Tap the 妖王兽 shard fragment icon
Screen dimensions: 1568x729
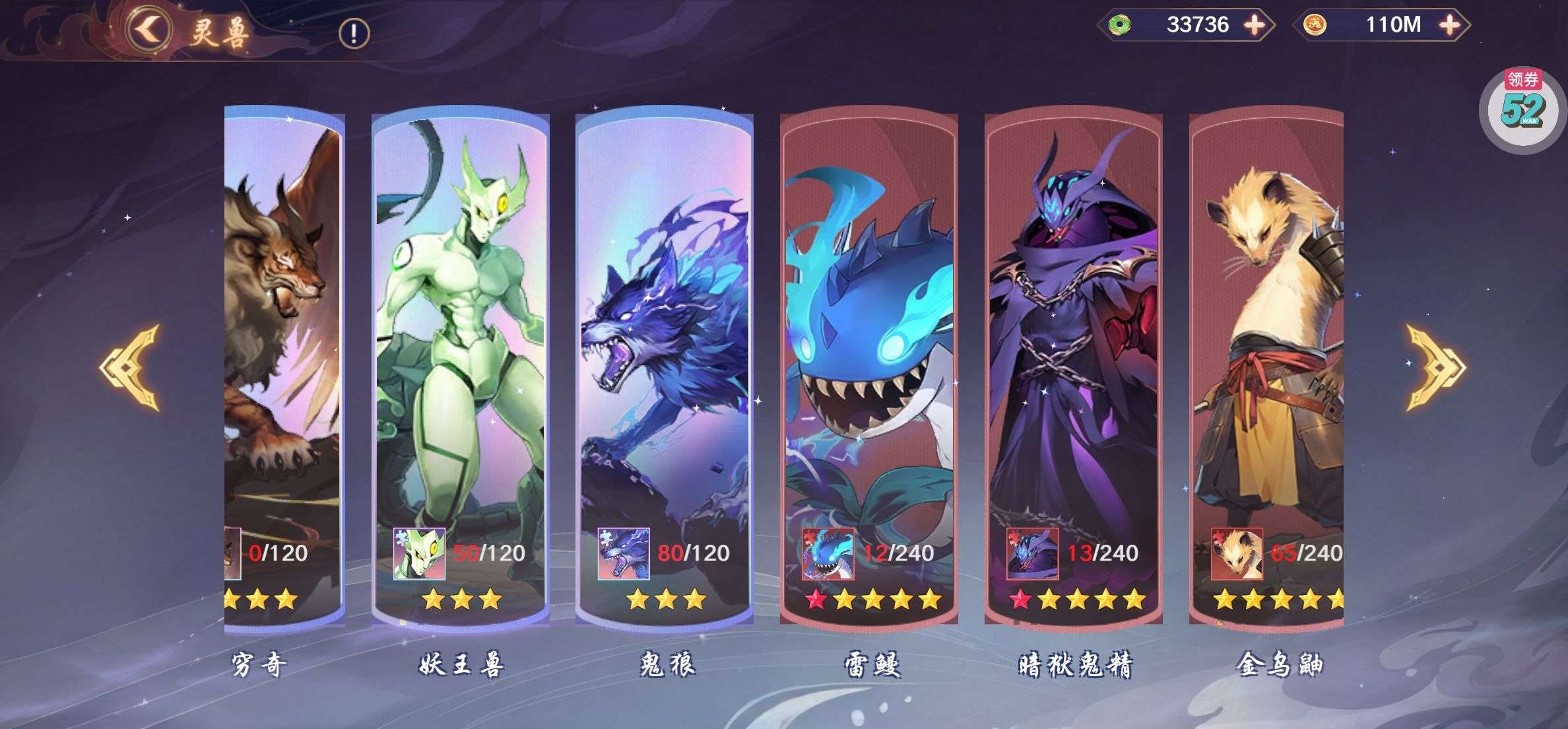[419, 554]
